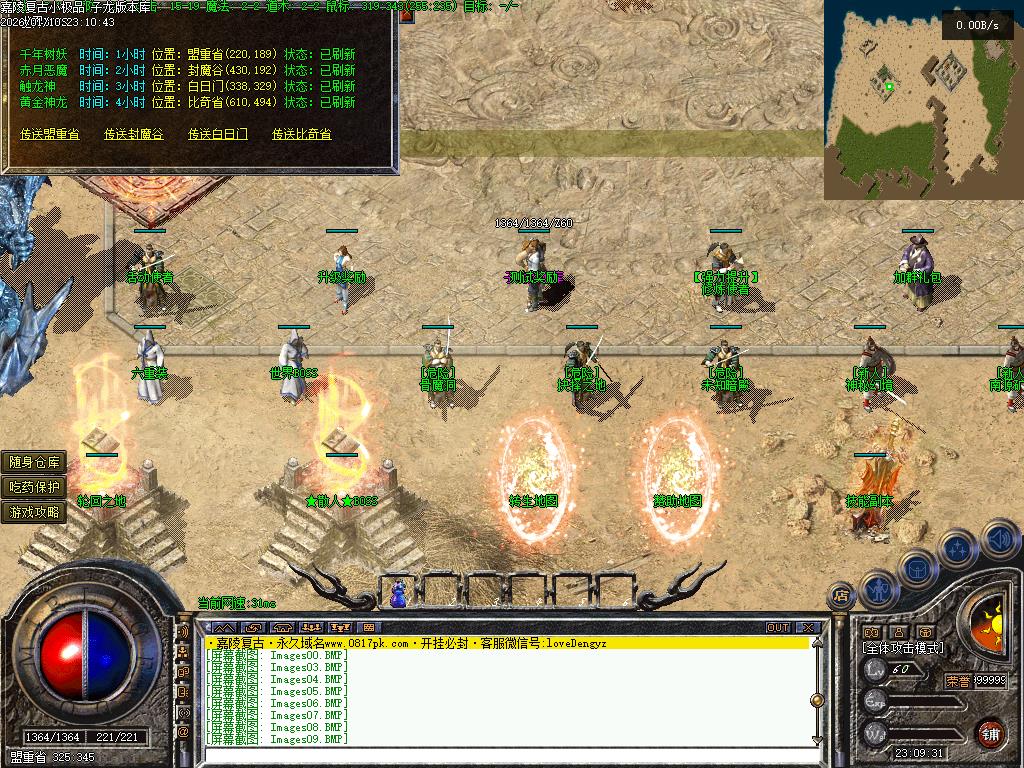Viewport: 1024px width, 768px height.
Task: Click the chat text input line
Action: point(500,756)
